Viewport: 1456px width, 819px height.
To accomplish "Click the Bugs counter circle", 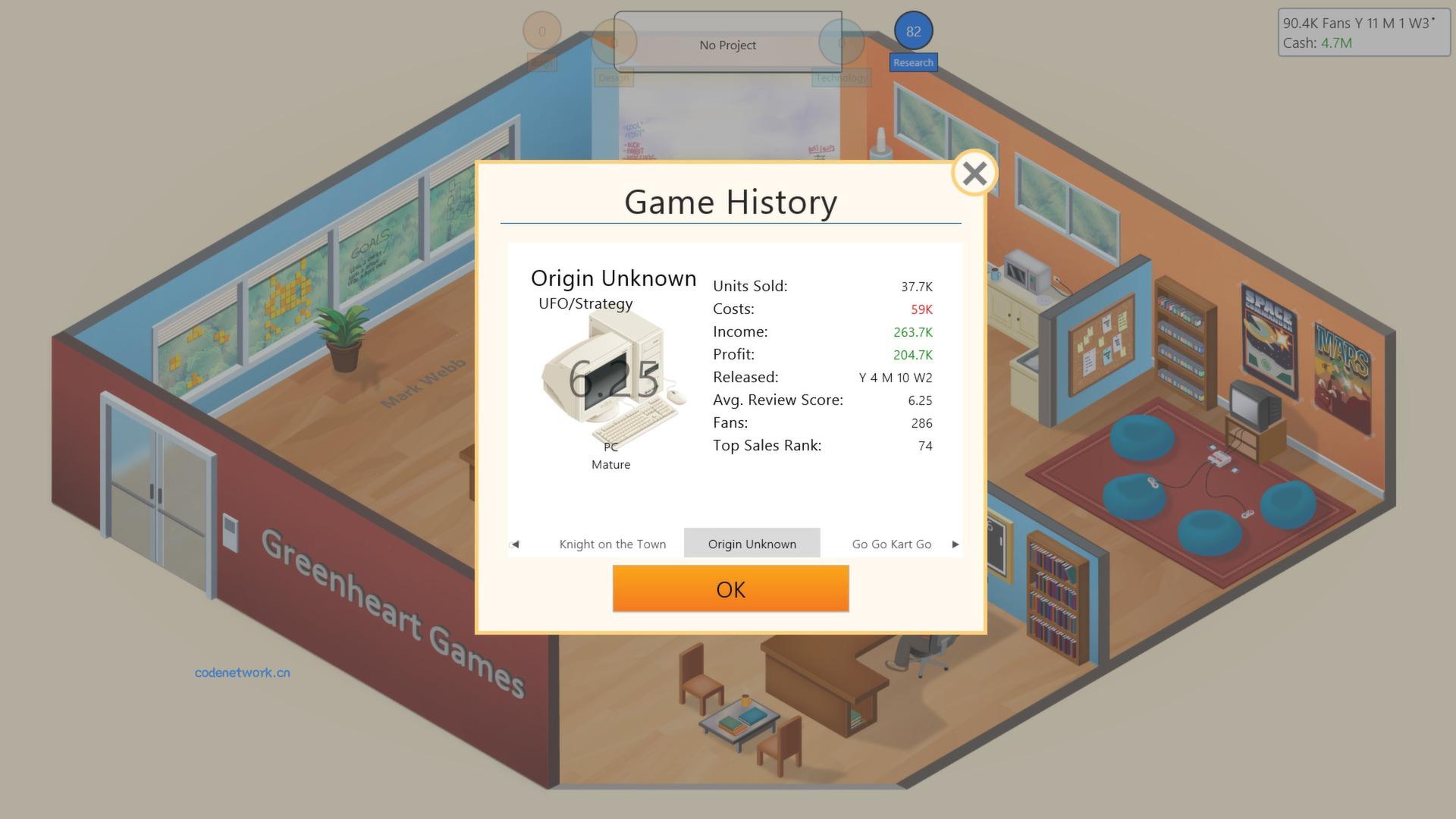I will [x=541, y=30].
